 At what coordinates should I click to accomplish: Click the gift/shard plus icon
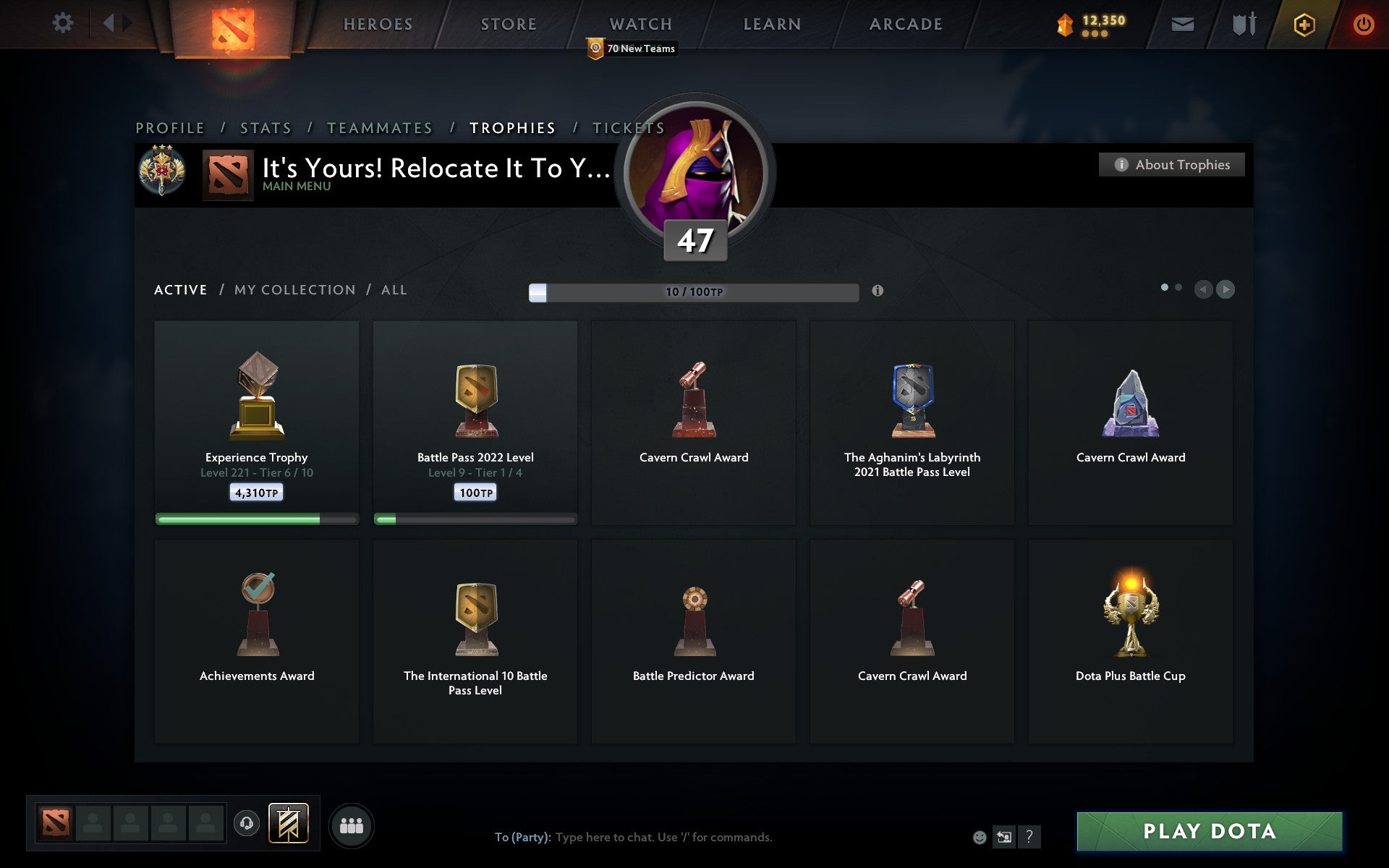click(1302, 23)
